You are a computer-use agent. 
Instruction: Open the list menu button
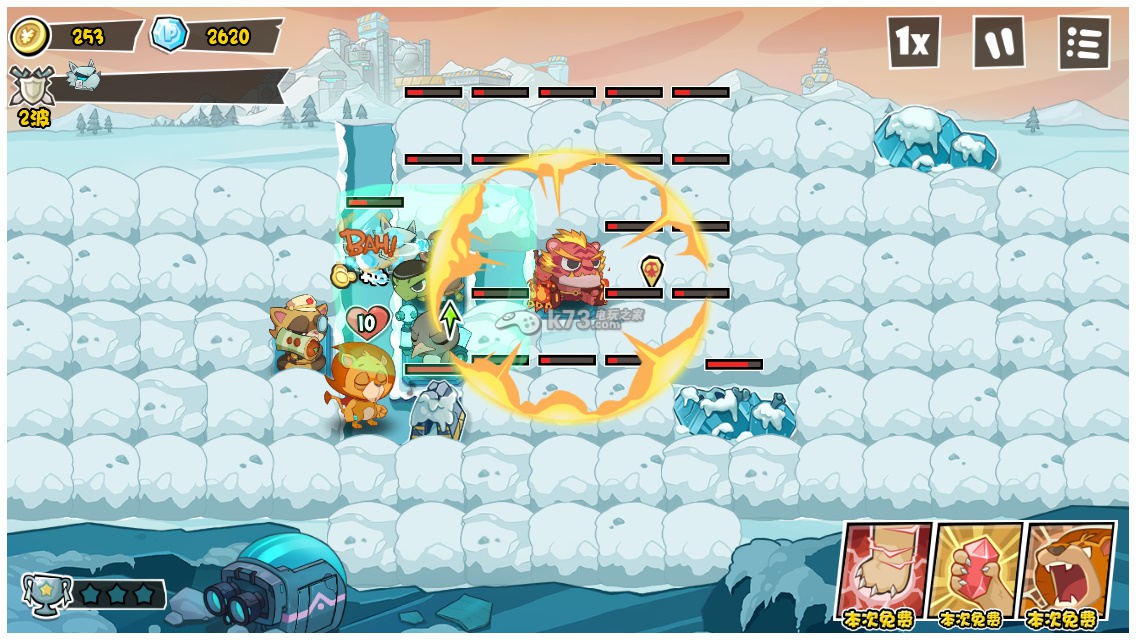click(x=1084, y=43)
